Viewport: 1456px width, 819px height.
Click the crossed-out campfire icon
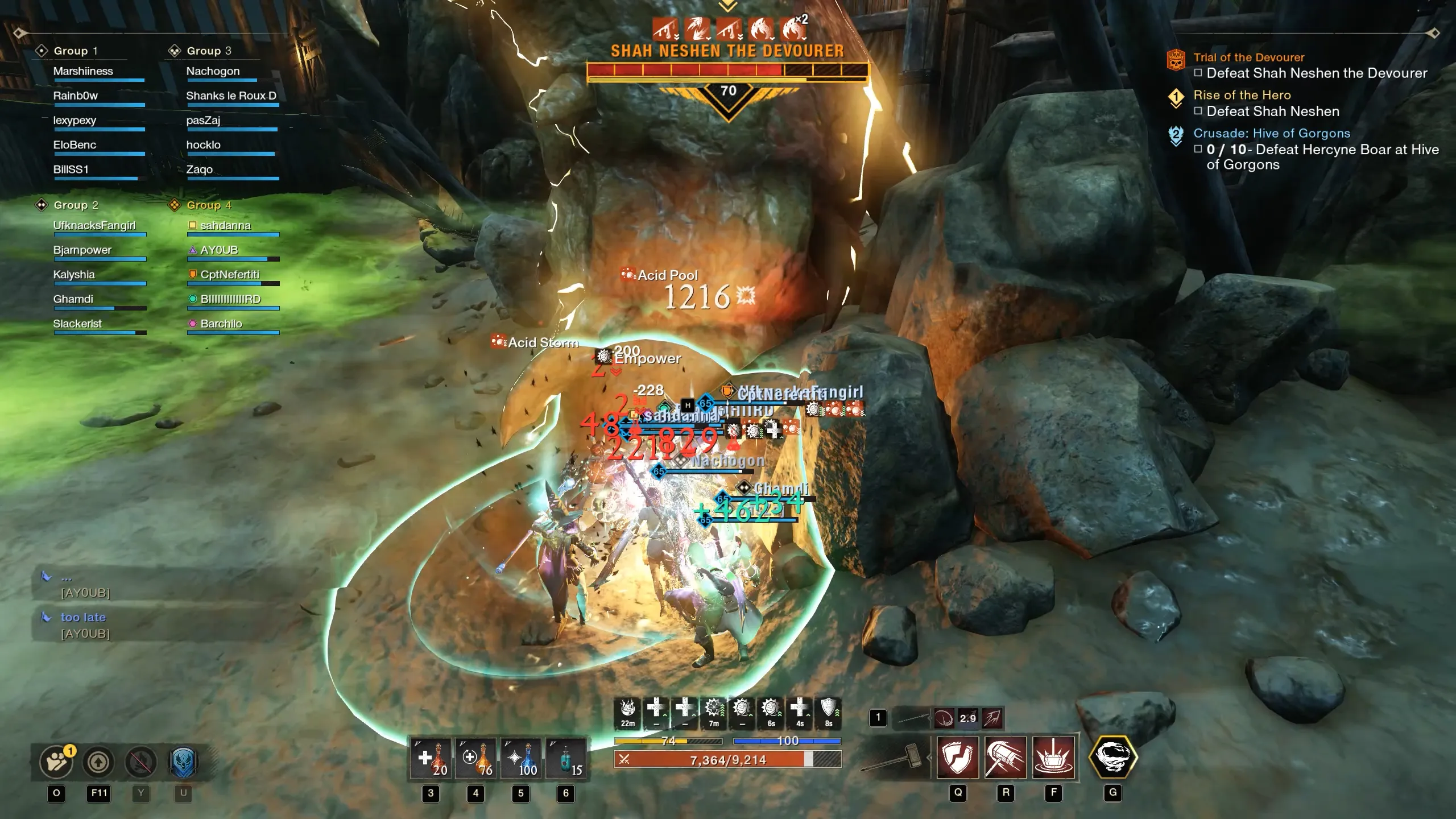(x=140, y=762)
